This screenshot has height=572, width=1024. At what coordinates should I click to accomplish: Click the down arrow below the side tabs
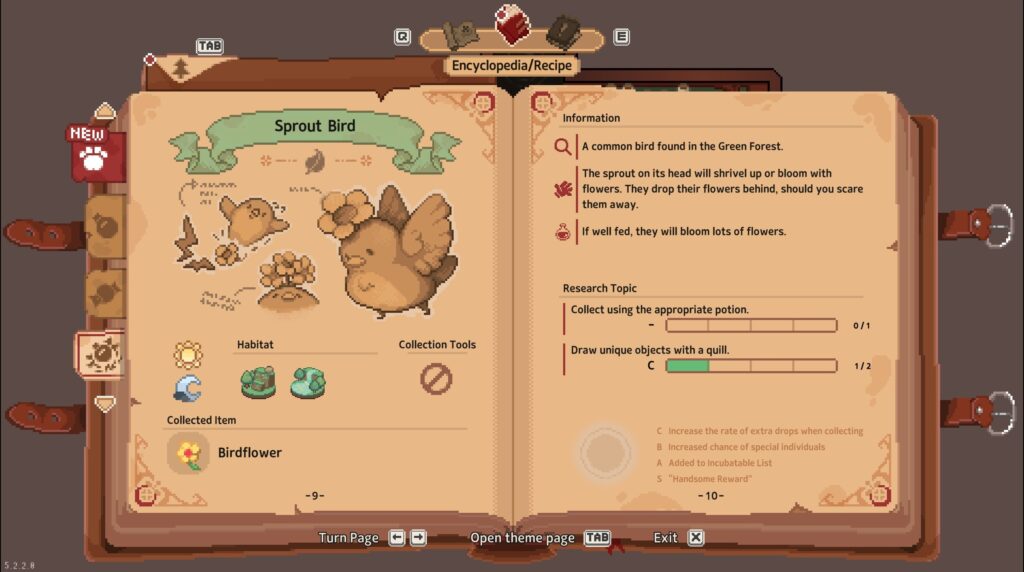point(105,403)
